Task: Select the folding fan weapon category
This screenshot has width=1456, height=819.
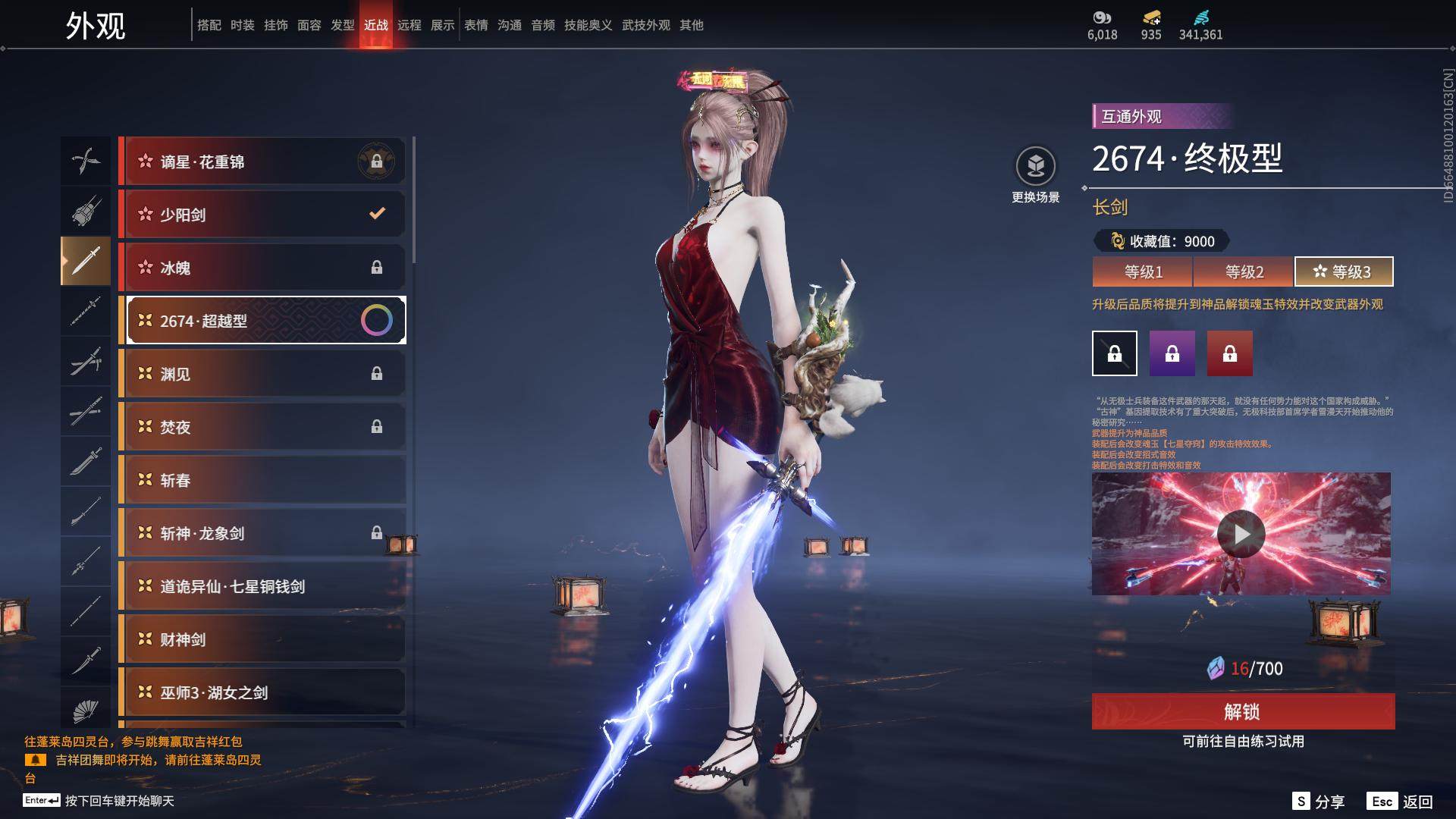Action: pos(86,710)
